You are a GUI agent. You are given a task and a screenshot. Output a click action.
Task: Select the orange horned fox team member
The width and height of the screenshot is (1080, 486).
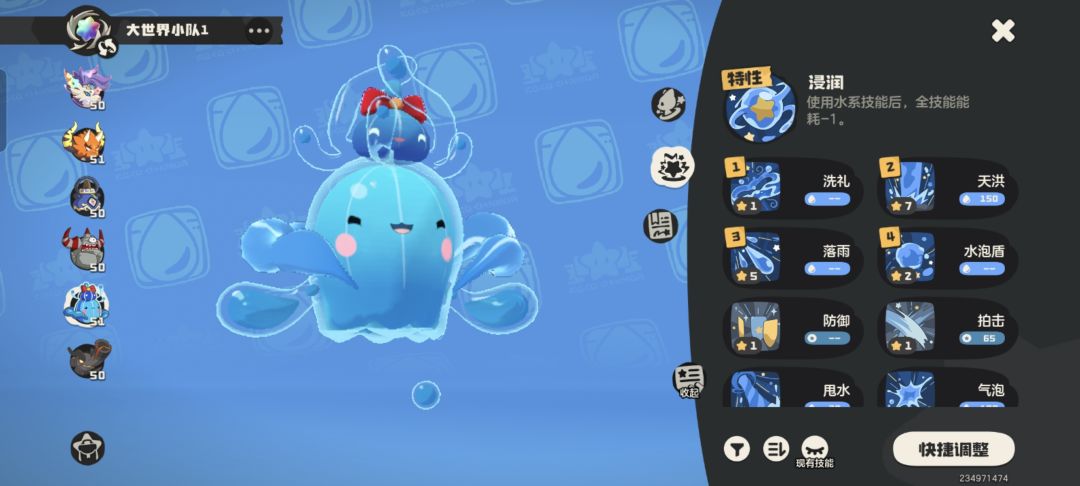pyautogui.click(x=86, y=141)
